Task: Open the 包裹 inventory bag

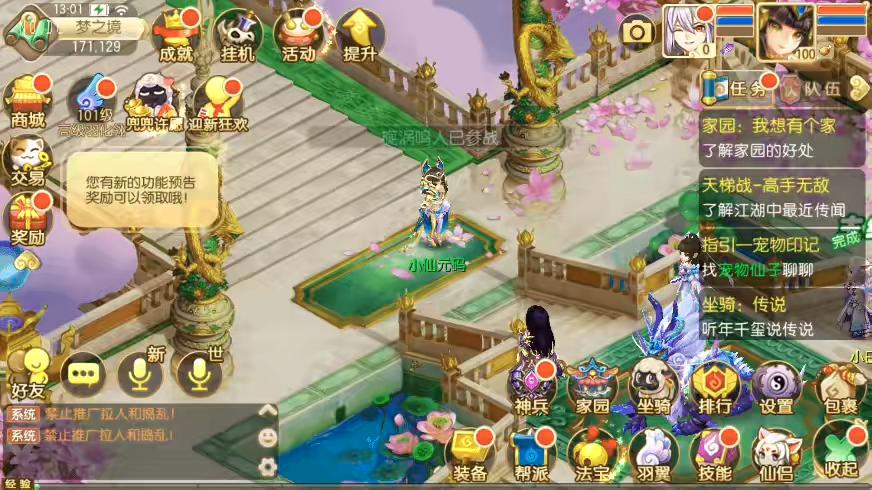Action: coord(838,387)
